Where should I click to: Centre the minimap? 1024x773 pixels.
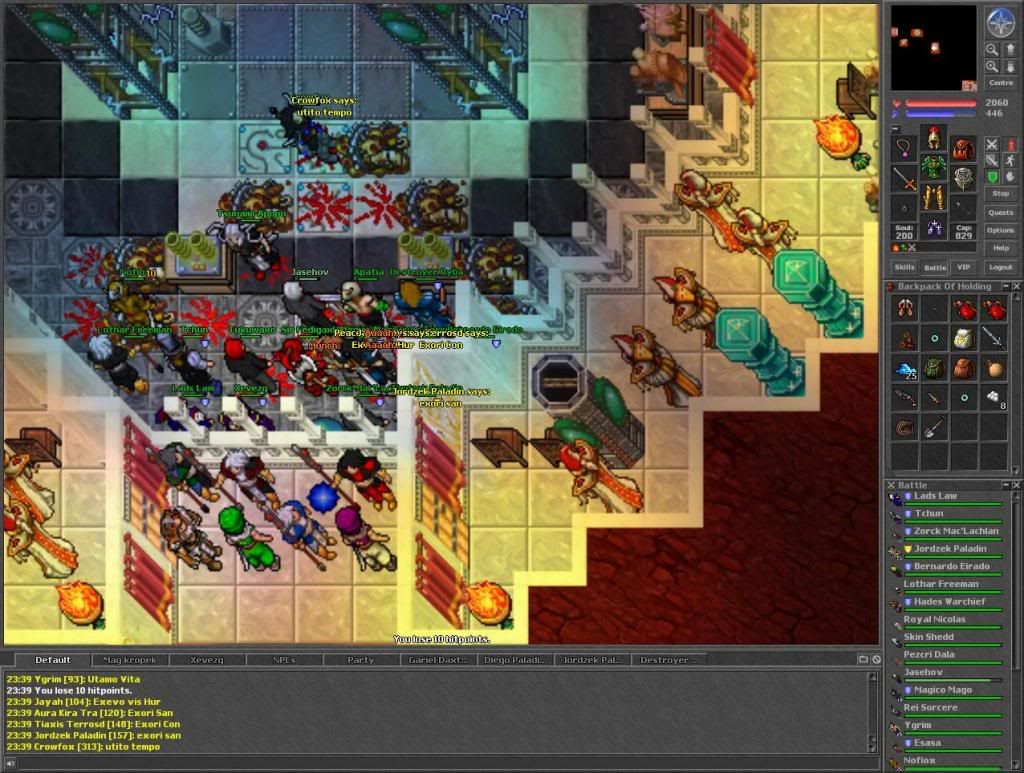(1000, 83)
